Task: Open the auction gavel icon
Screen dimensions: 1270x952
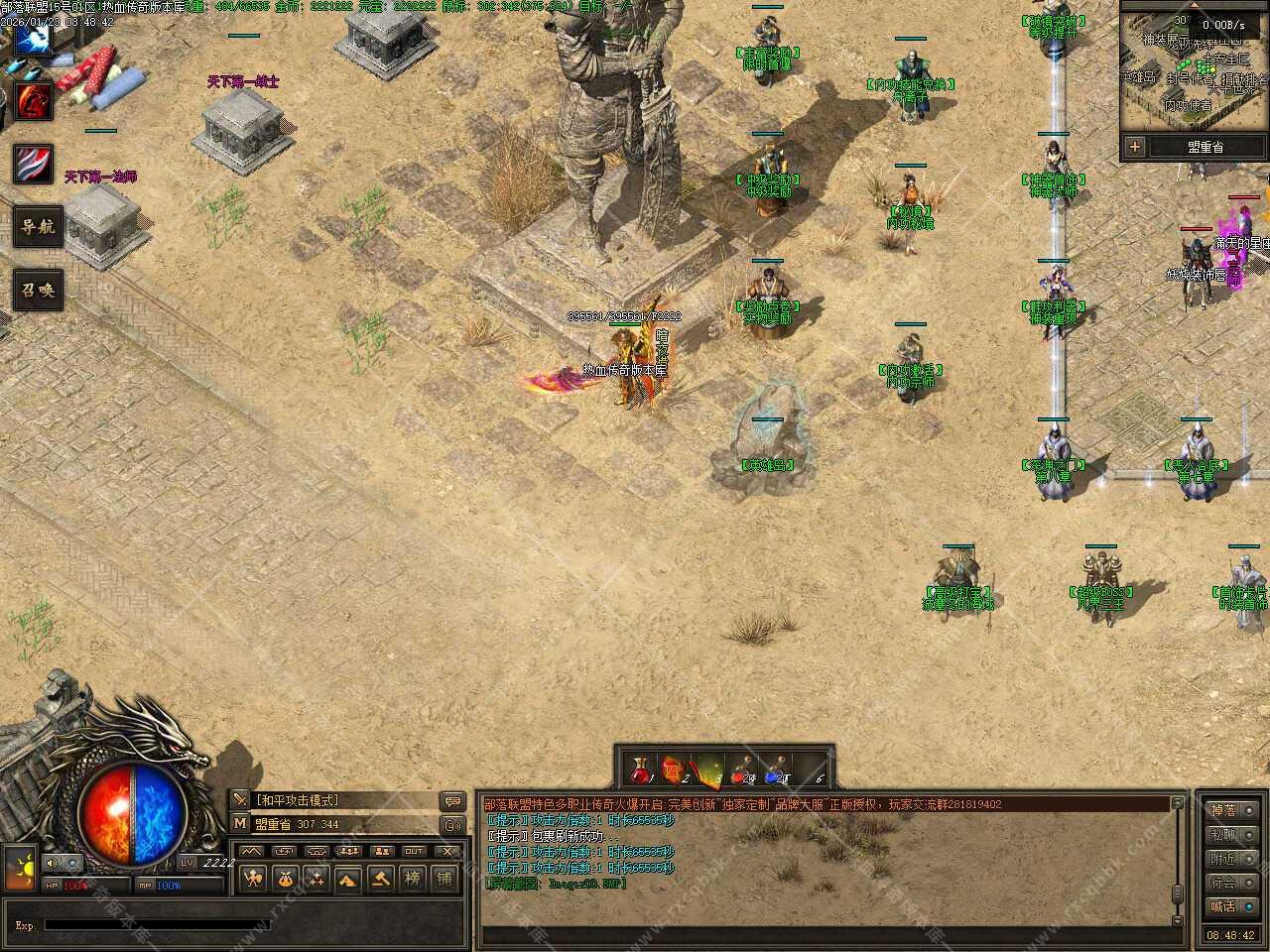Action: (x=380, y=878)
